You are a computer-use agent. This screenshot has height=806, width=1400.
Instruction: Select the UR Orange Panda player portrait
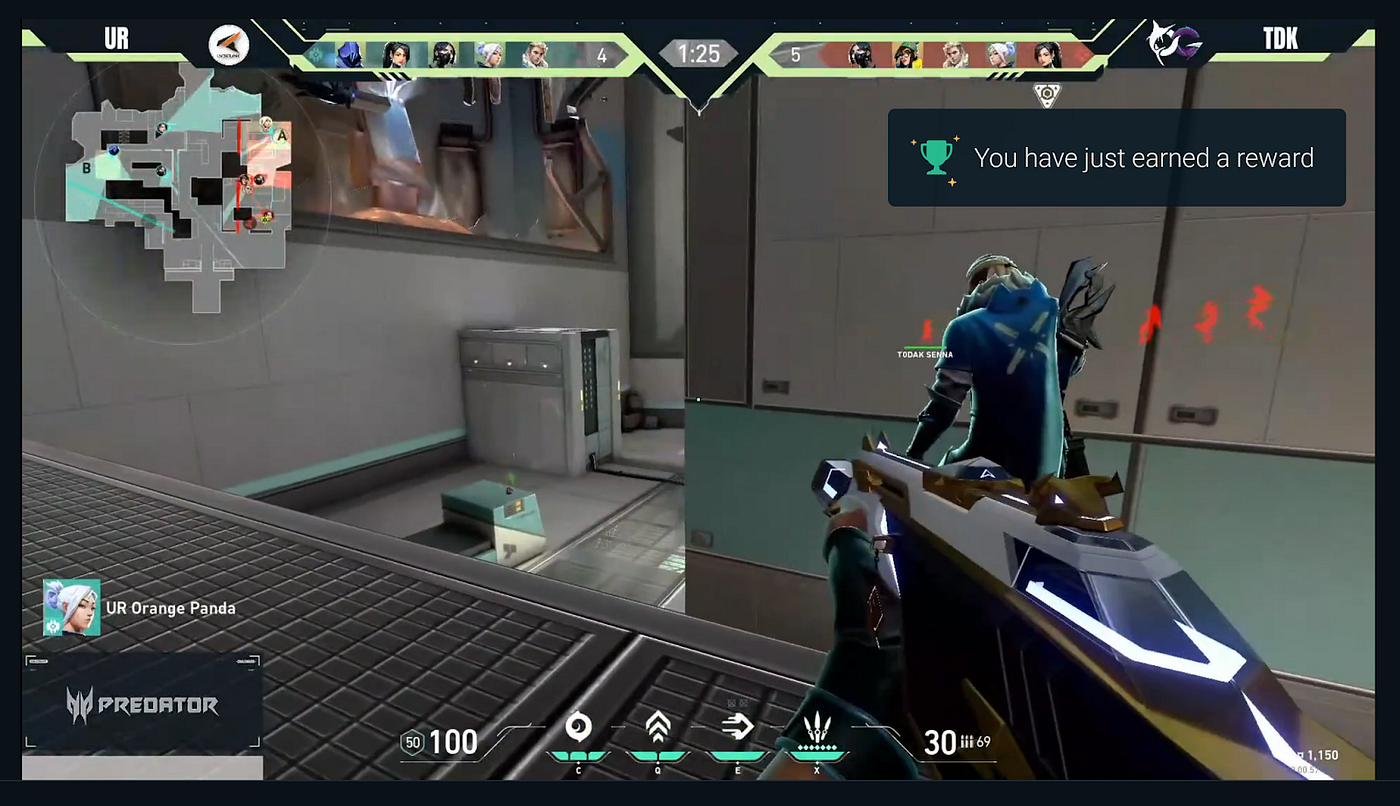tap(71, 607)
